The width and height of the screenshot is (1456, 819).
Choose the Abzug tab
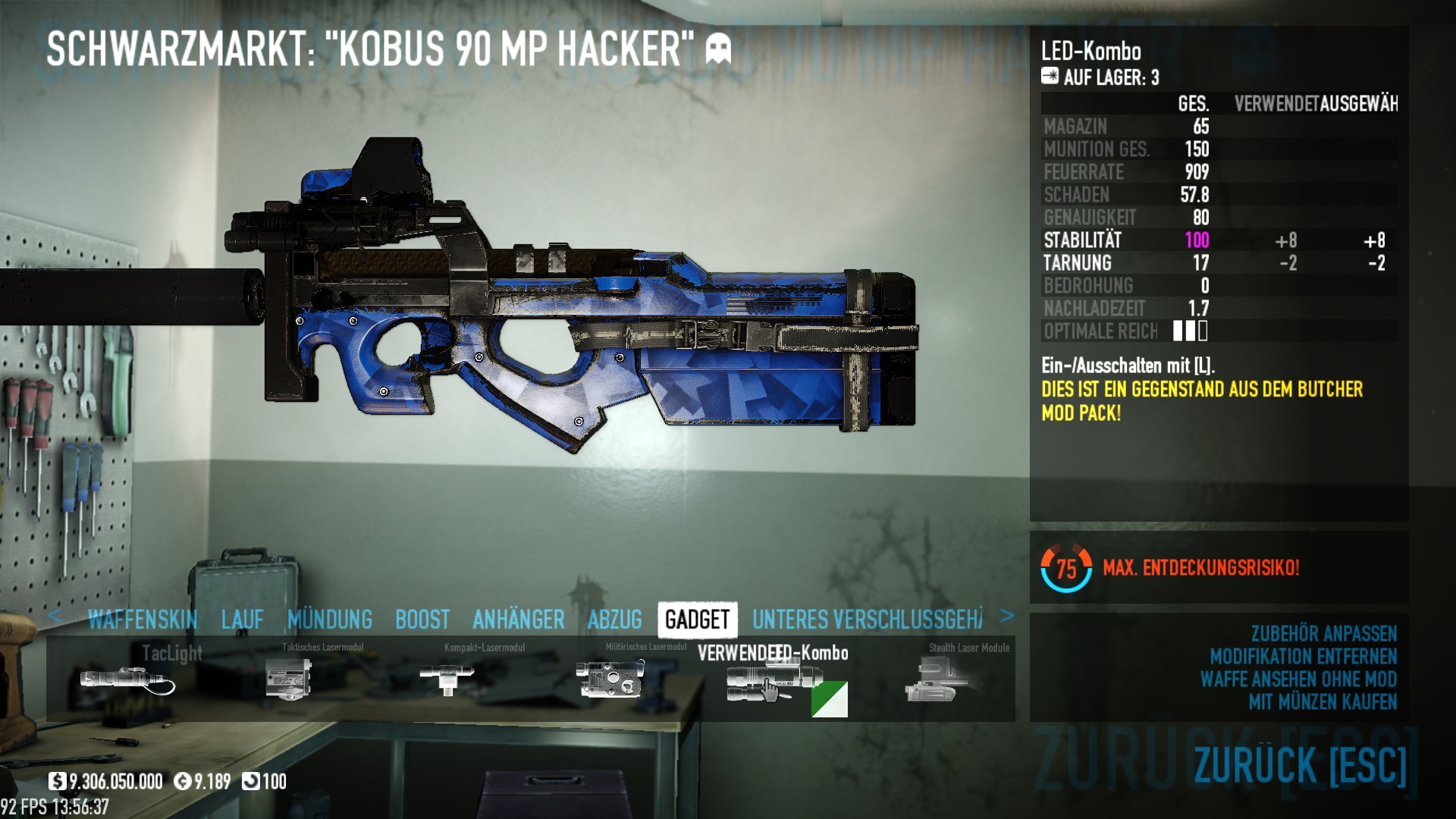615,620
